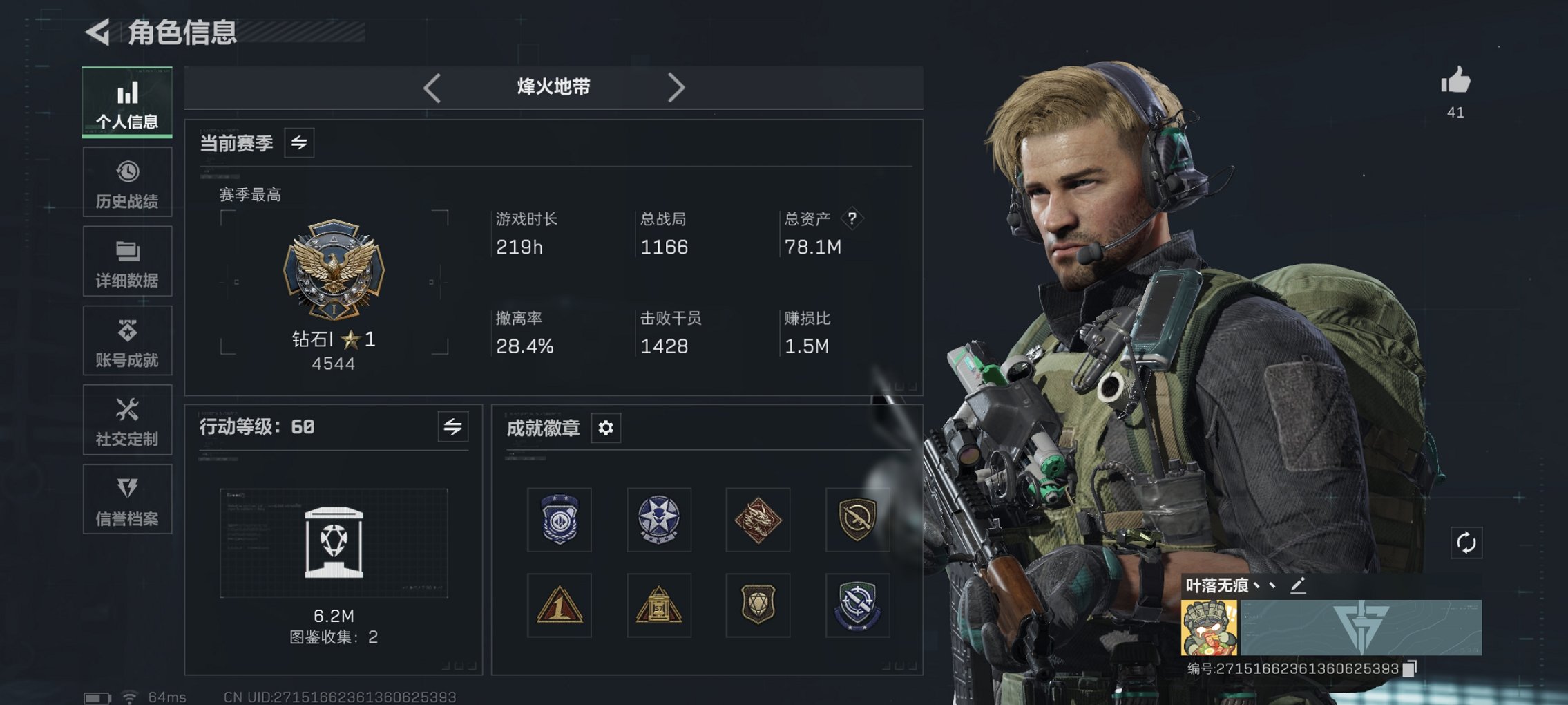The height and width of the screenshot is (705, 1568).
Task: Advance to next mode using right arrow
Action: click(x=677, y=87)
